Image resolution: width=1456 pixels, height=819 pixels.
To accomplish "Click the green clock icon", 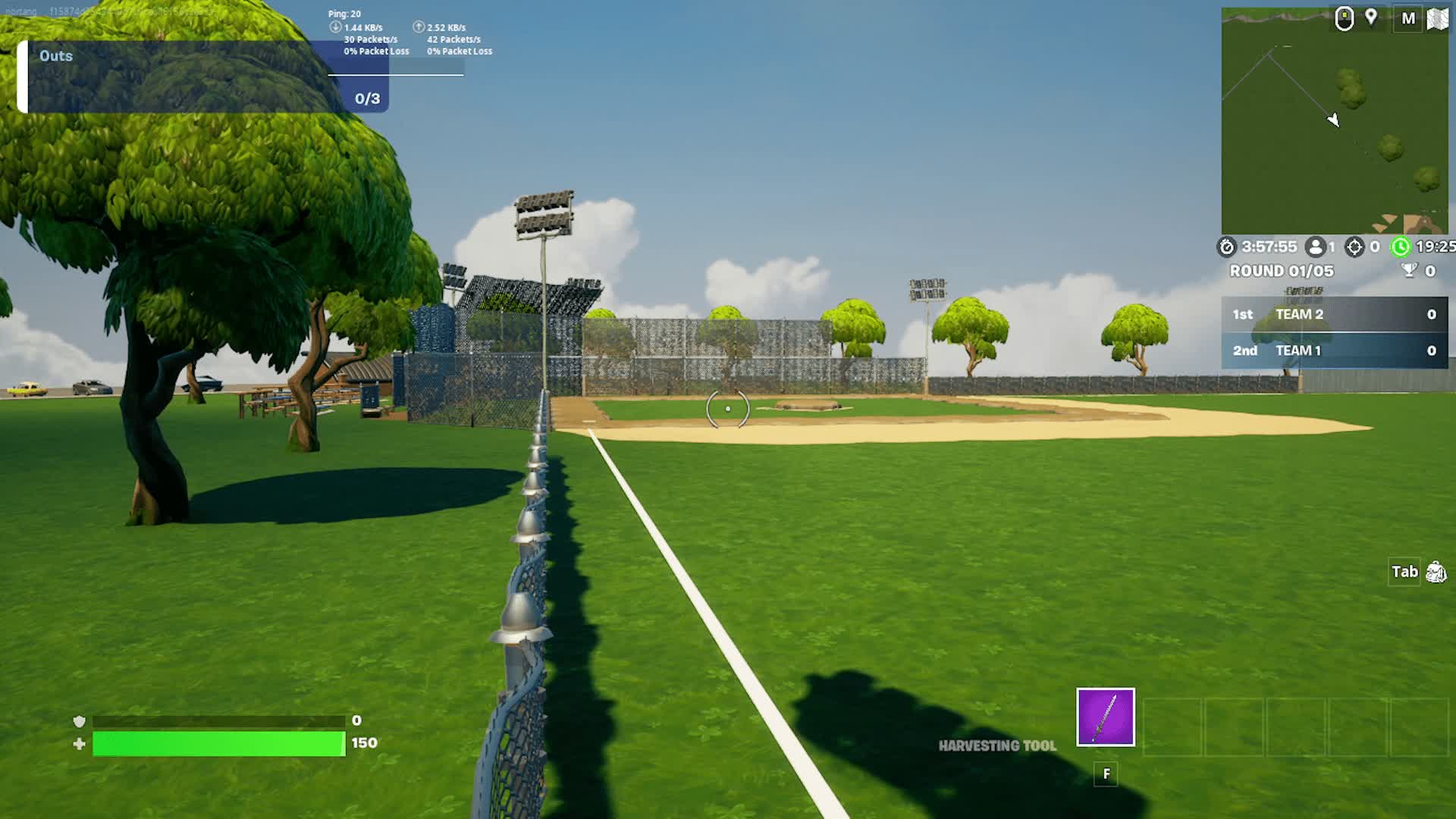I will 1403,246.
